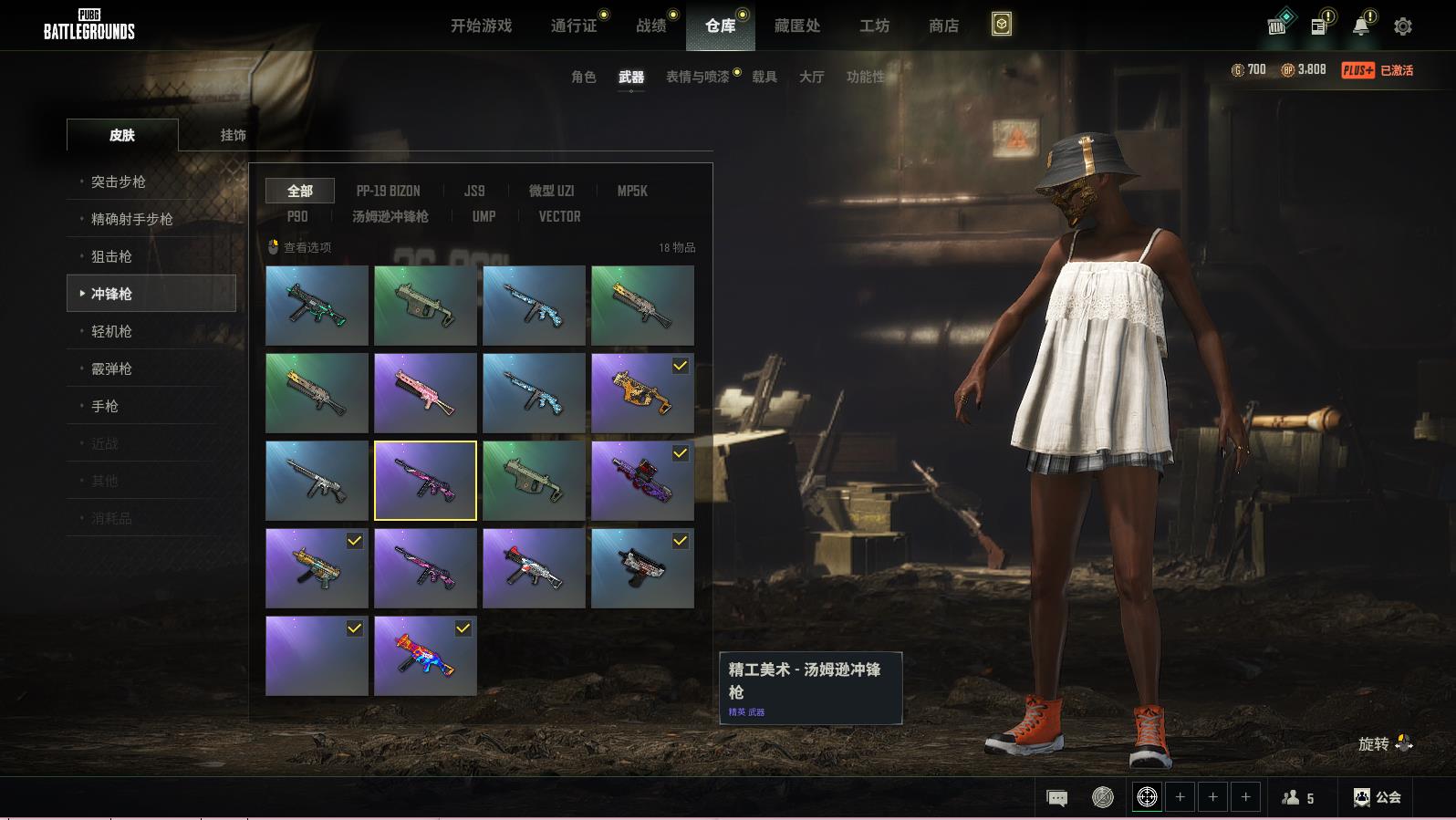Screen dimensions: 1456x820
Task: Switch to the 通行证 tab
Action: 574,26
